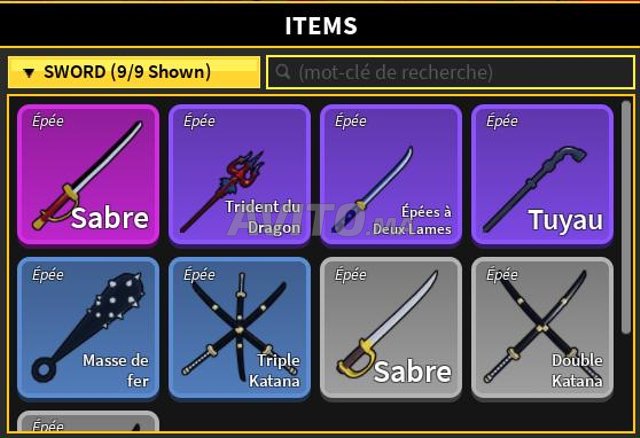This screenshot has height=438, width=640.
Task: Select the Masse de fer item
Action: pyautogui.click(x=88, y=328)
